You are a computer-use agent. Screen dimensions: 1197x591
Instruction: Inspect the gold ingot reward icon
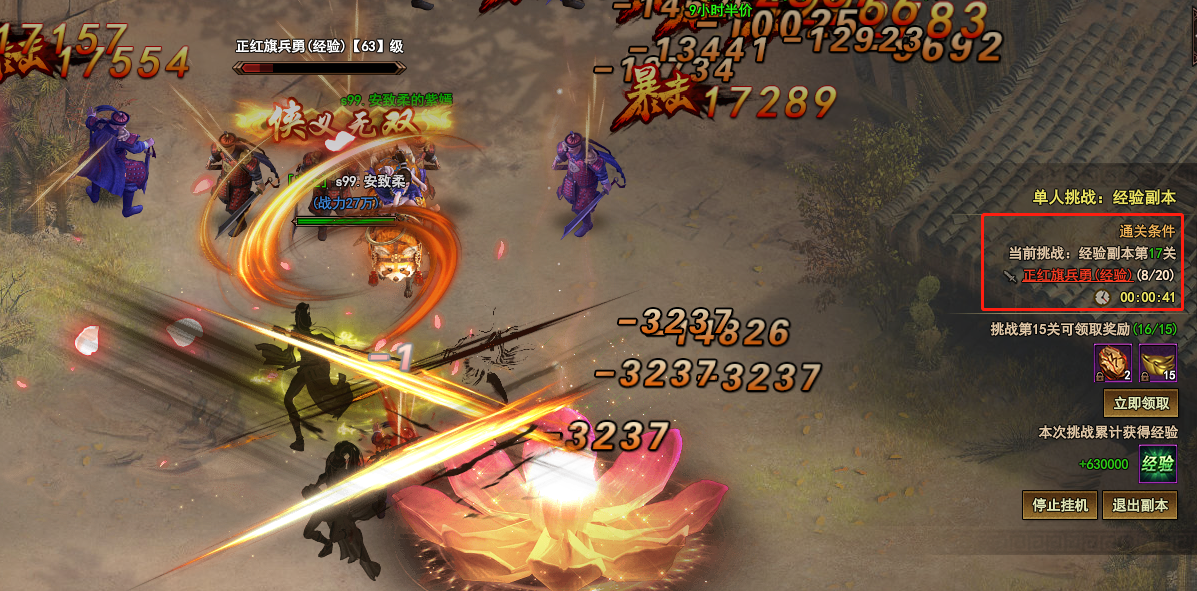click(1158, 363)
